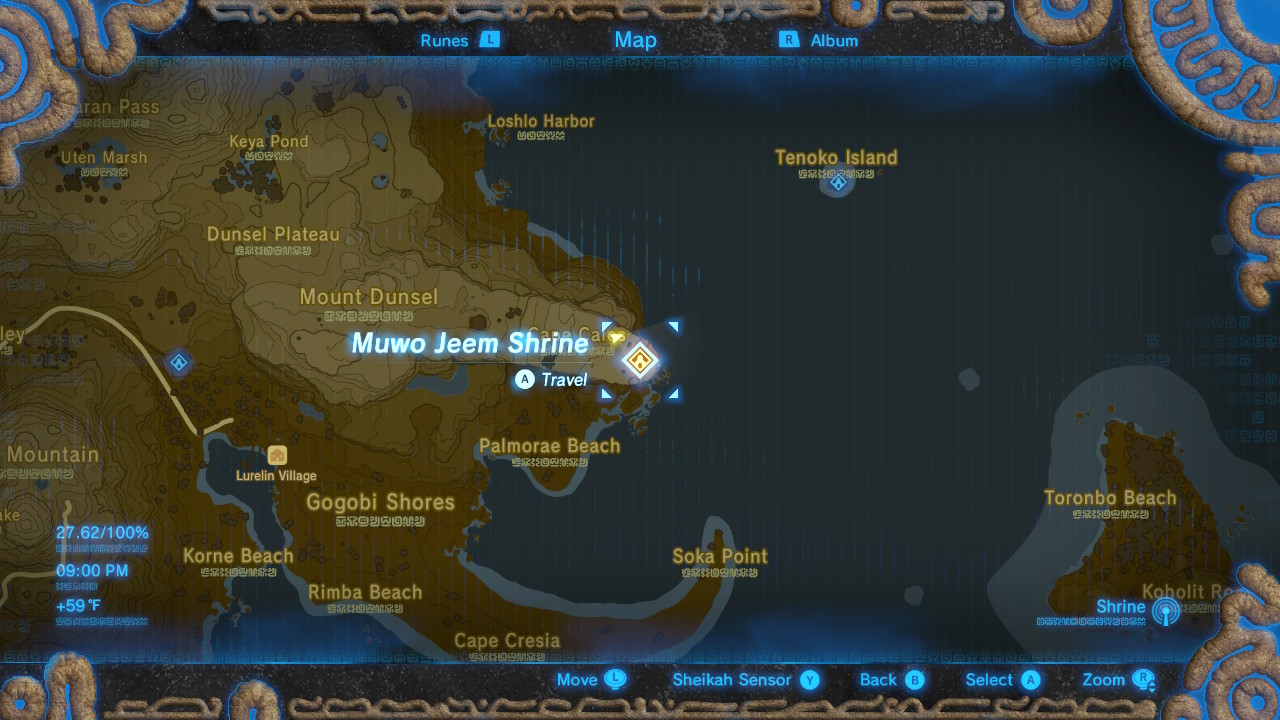Select the Map tab at top center
The width and height of the screenshot is (1280, 720).
coord(635,40)
